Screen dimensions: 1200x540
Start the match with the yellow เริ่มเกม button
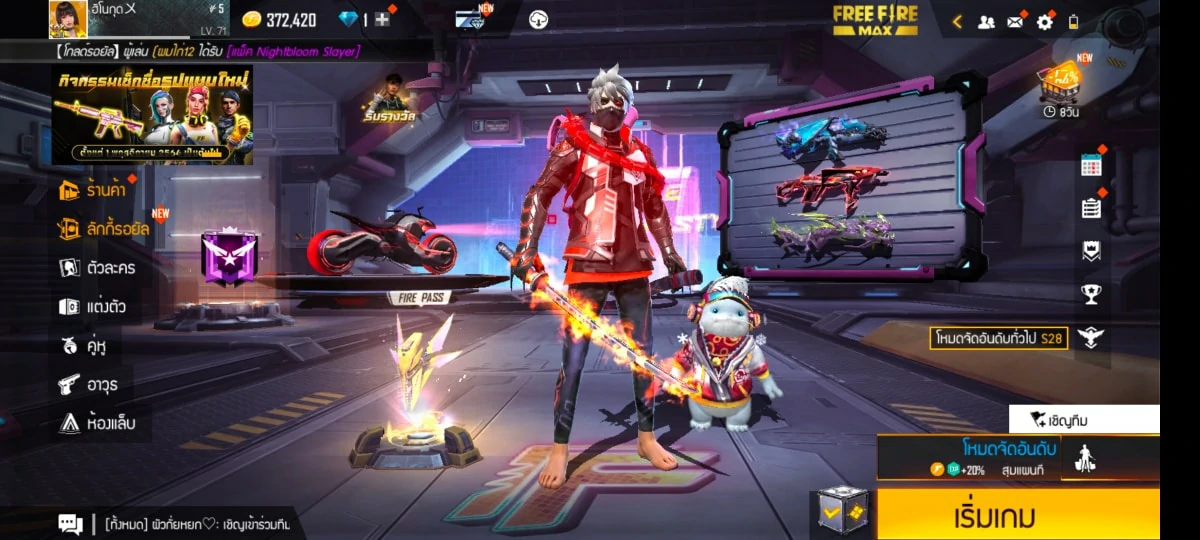(x=1017, y=516)
